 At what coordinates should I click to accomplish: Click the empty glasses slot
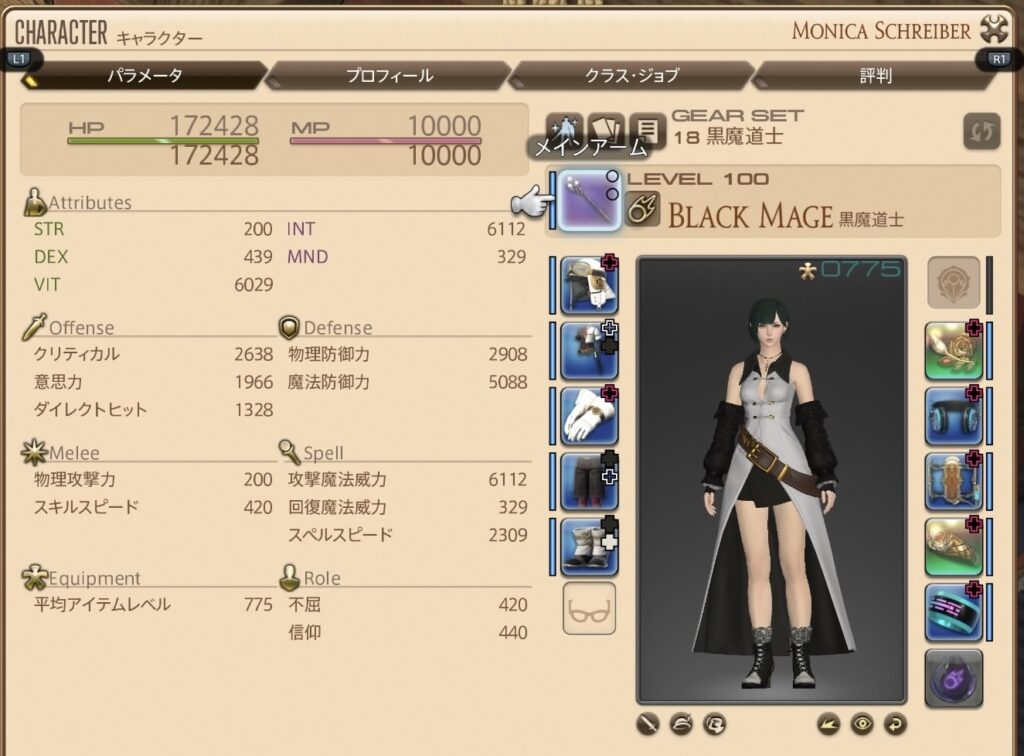589,608
